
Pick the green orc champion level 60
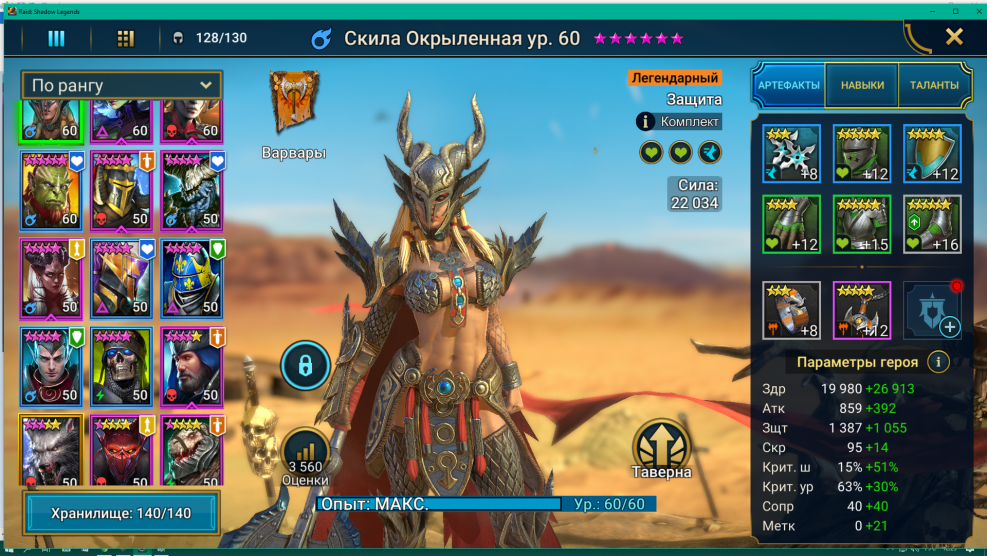51,192
